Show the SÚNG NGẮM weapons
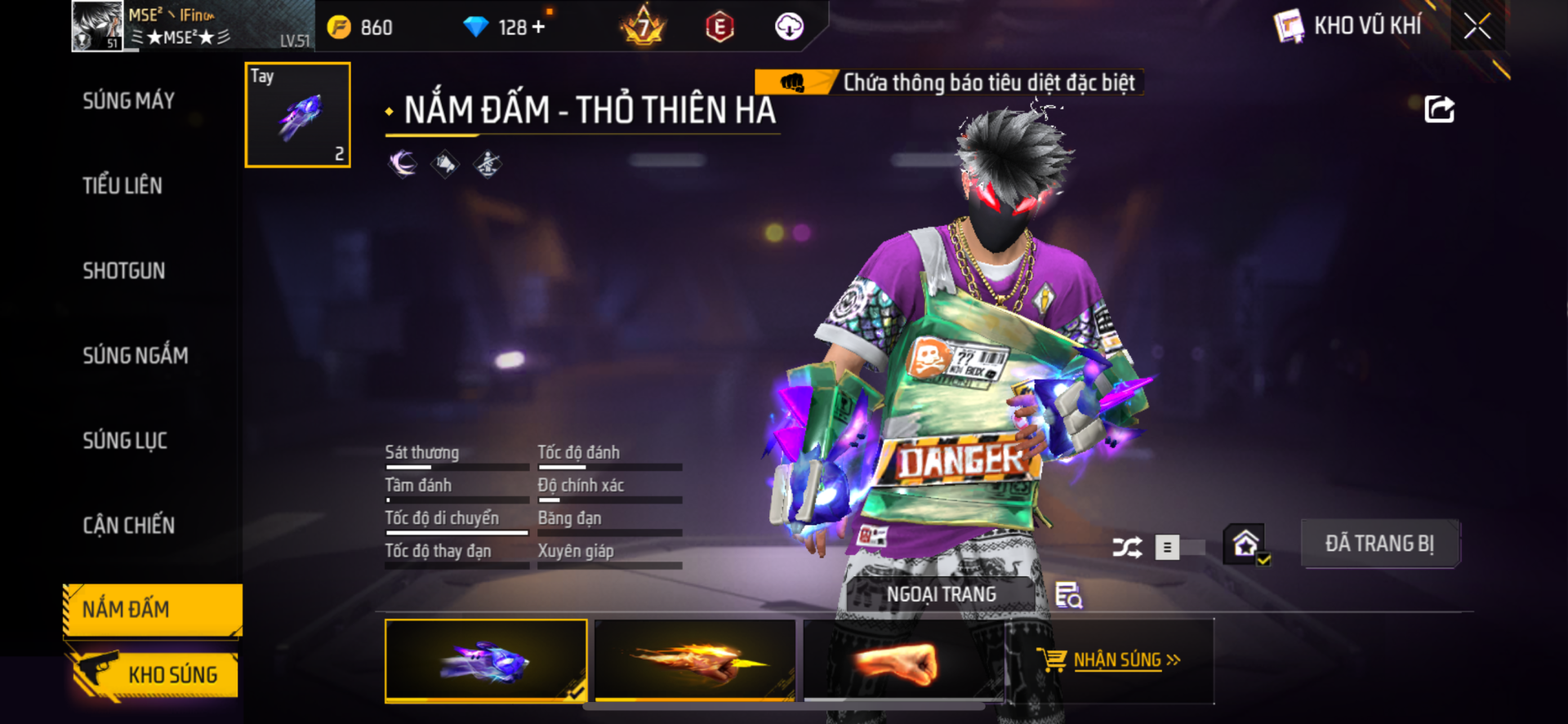 (x=135, y=356)
